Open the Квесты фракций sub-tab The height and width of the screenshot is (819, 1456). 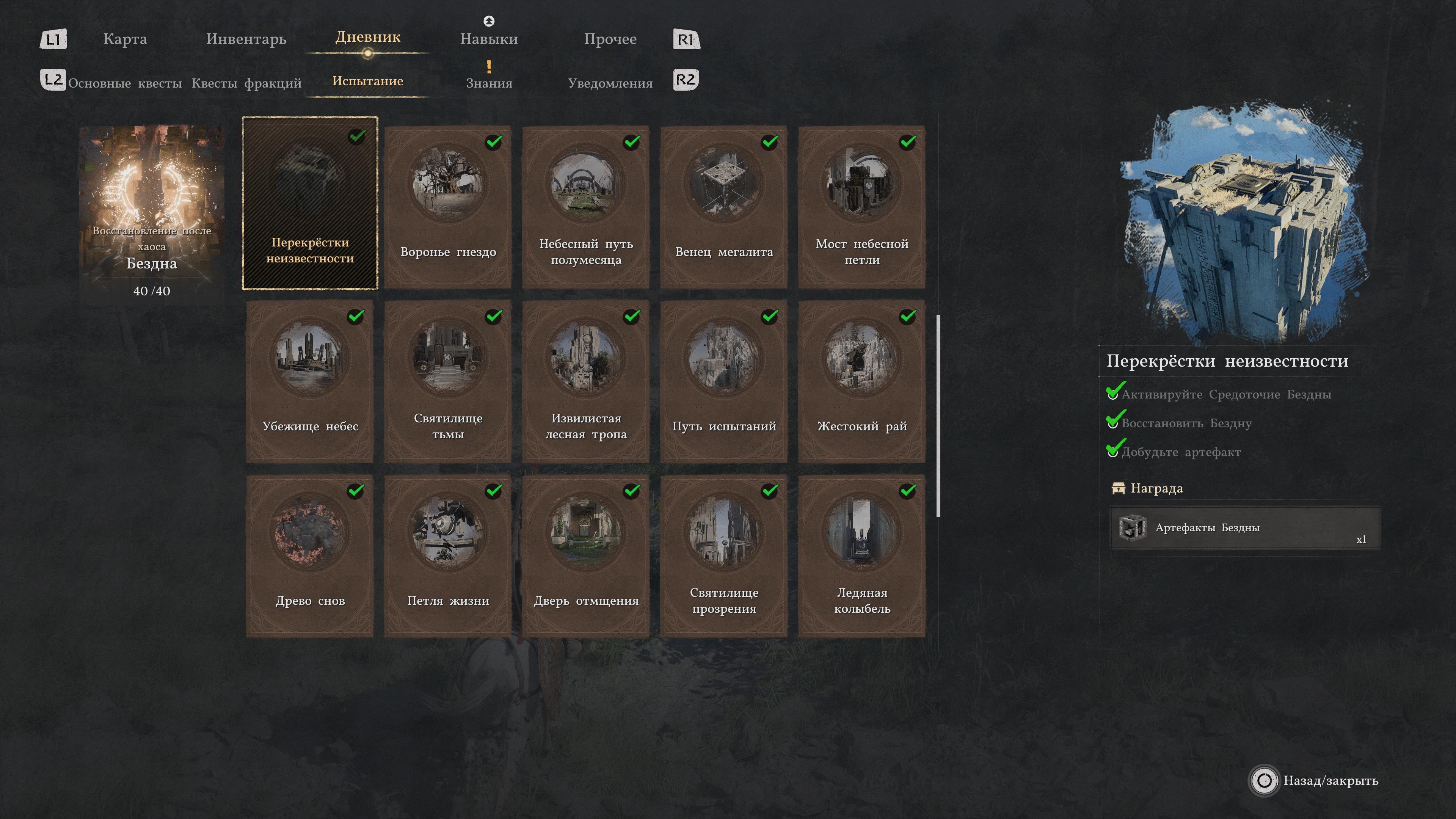[x=246, y=83]
